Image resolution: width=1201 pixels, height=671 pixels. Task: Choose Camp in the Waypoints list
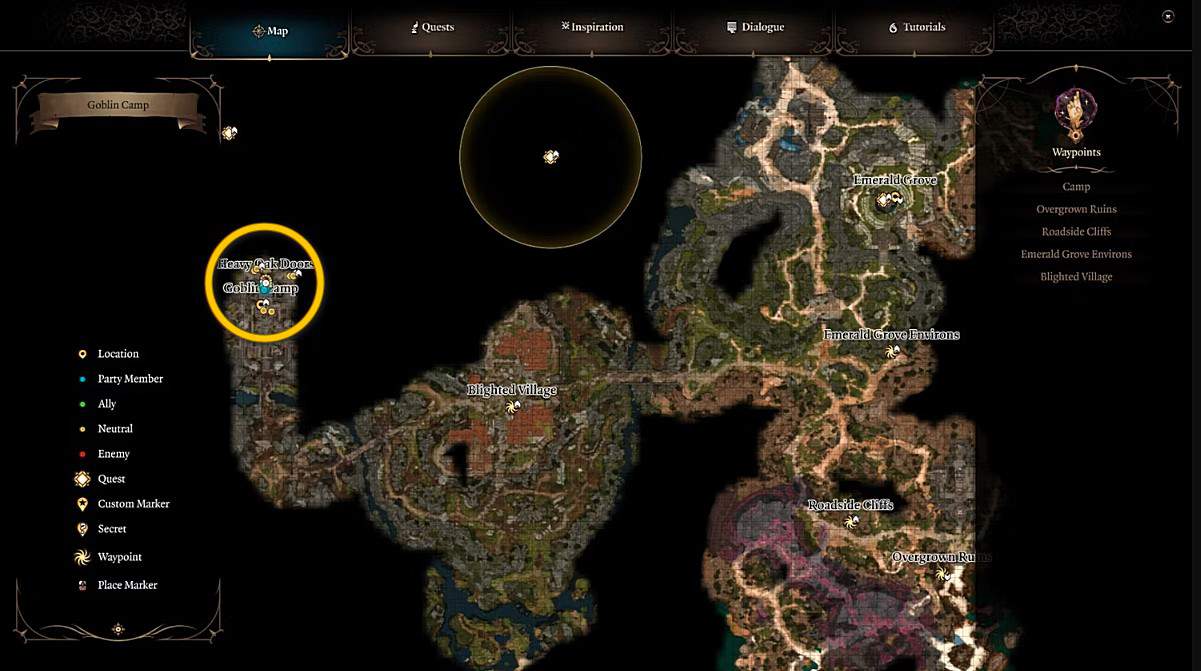(x=1076, y=187)
